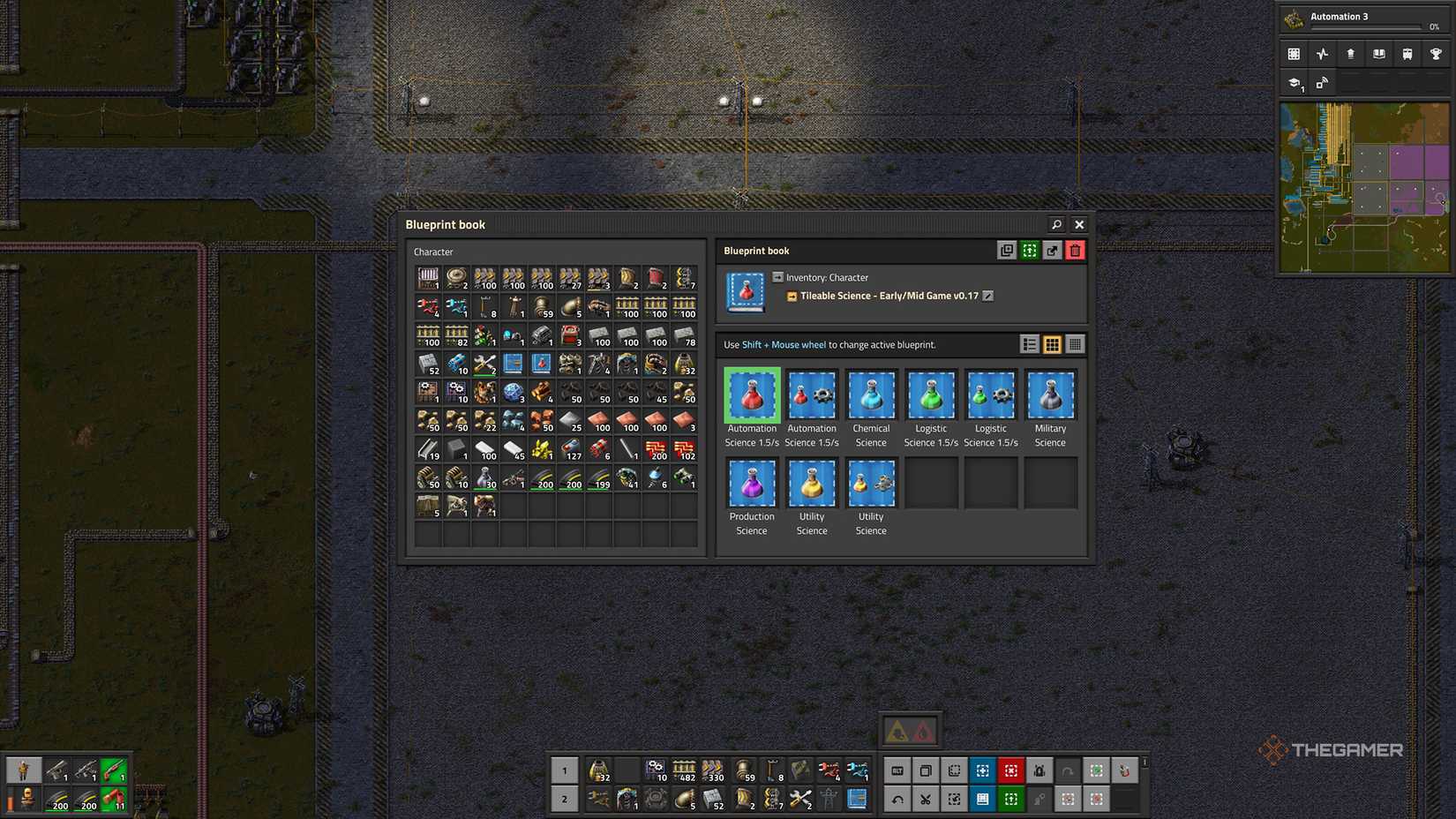
Task: Edit the blueprint book name with the pencil icon
Action: [x=987, y=296]
